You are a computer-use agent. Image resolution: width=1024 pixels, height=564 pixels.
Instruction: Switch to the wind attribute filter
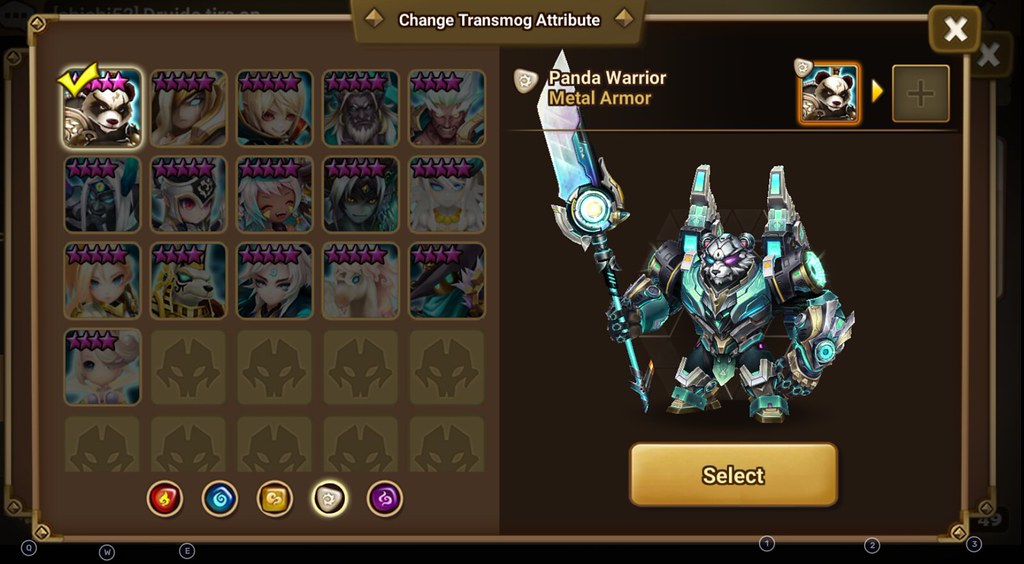(x=274, y=498)
